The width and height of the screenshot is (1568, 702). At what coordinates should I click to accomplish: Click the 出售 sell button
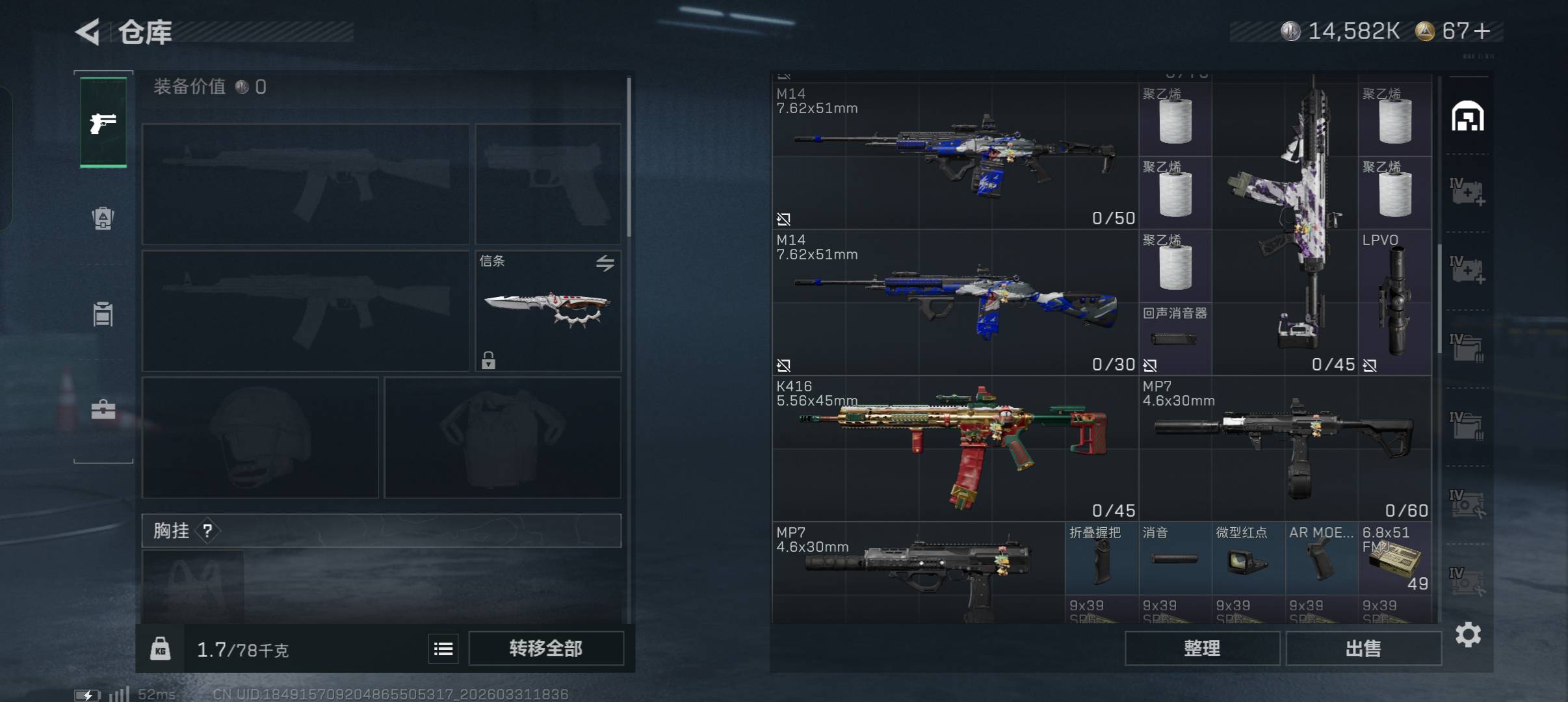coord(1363,648)
